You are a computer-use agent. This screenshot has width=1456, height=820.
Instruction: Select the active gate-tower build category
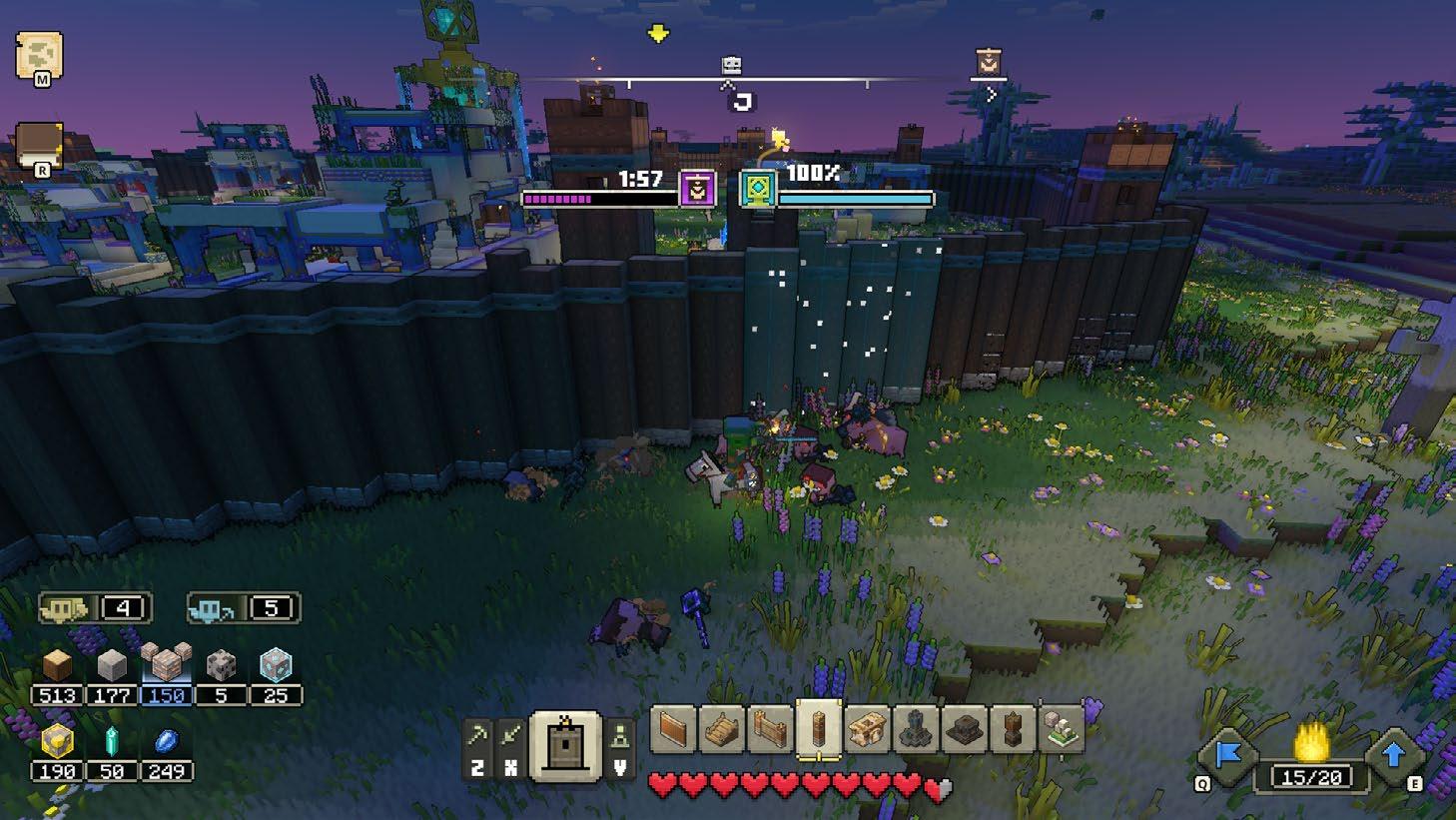click(565, 744)
